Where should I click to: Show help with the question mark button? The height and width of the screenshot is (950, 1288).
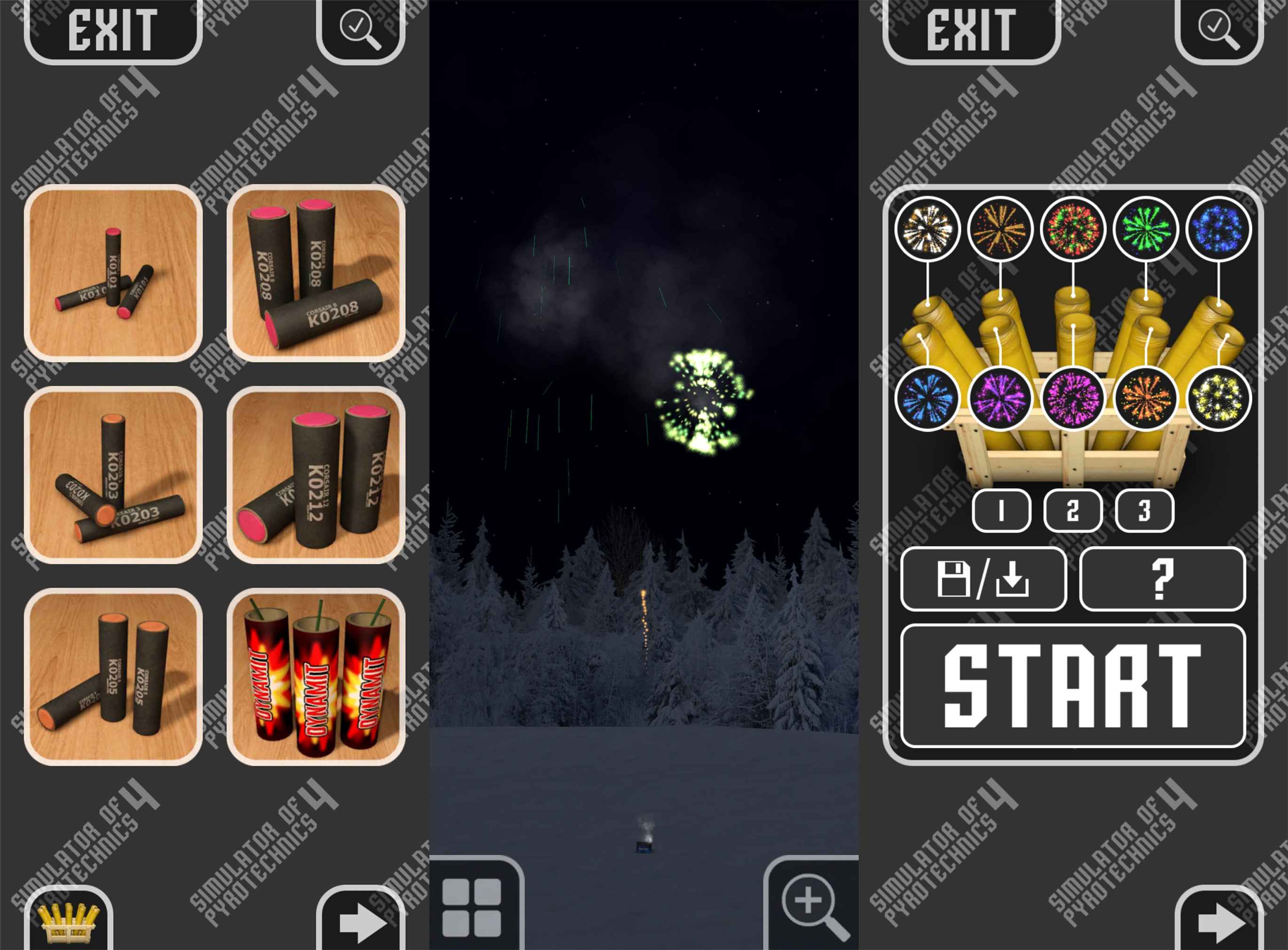pyautogui.click(x=1162, y=579)
